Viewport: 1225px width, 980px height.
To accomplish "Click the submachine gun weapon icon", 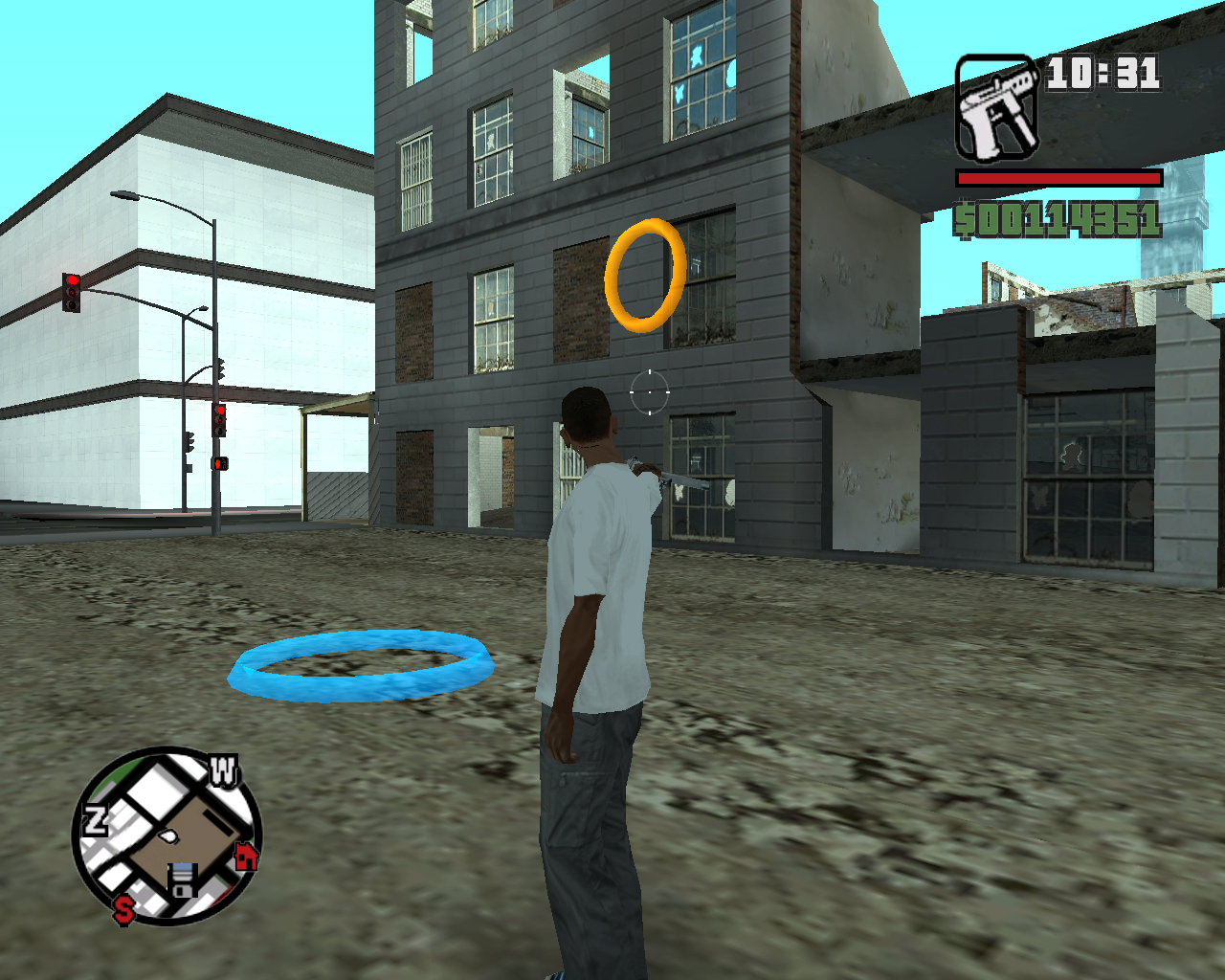I will pos(997,108).
